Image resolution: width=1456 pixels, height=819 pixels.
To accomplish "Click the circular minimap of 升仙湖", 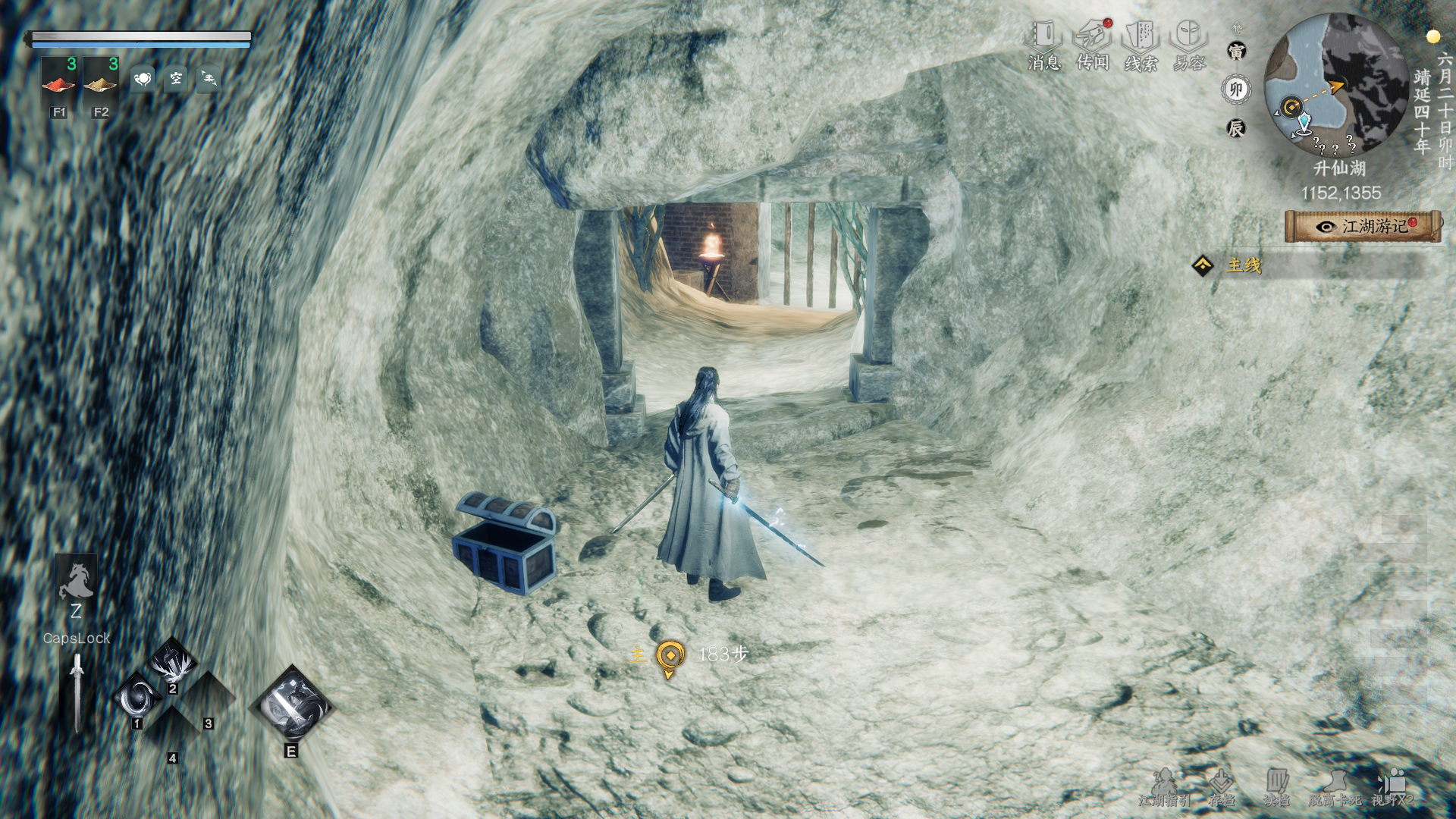I will [1336, 85].
